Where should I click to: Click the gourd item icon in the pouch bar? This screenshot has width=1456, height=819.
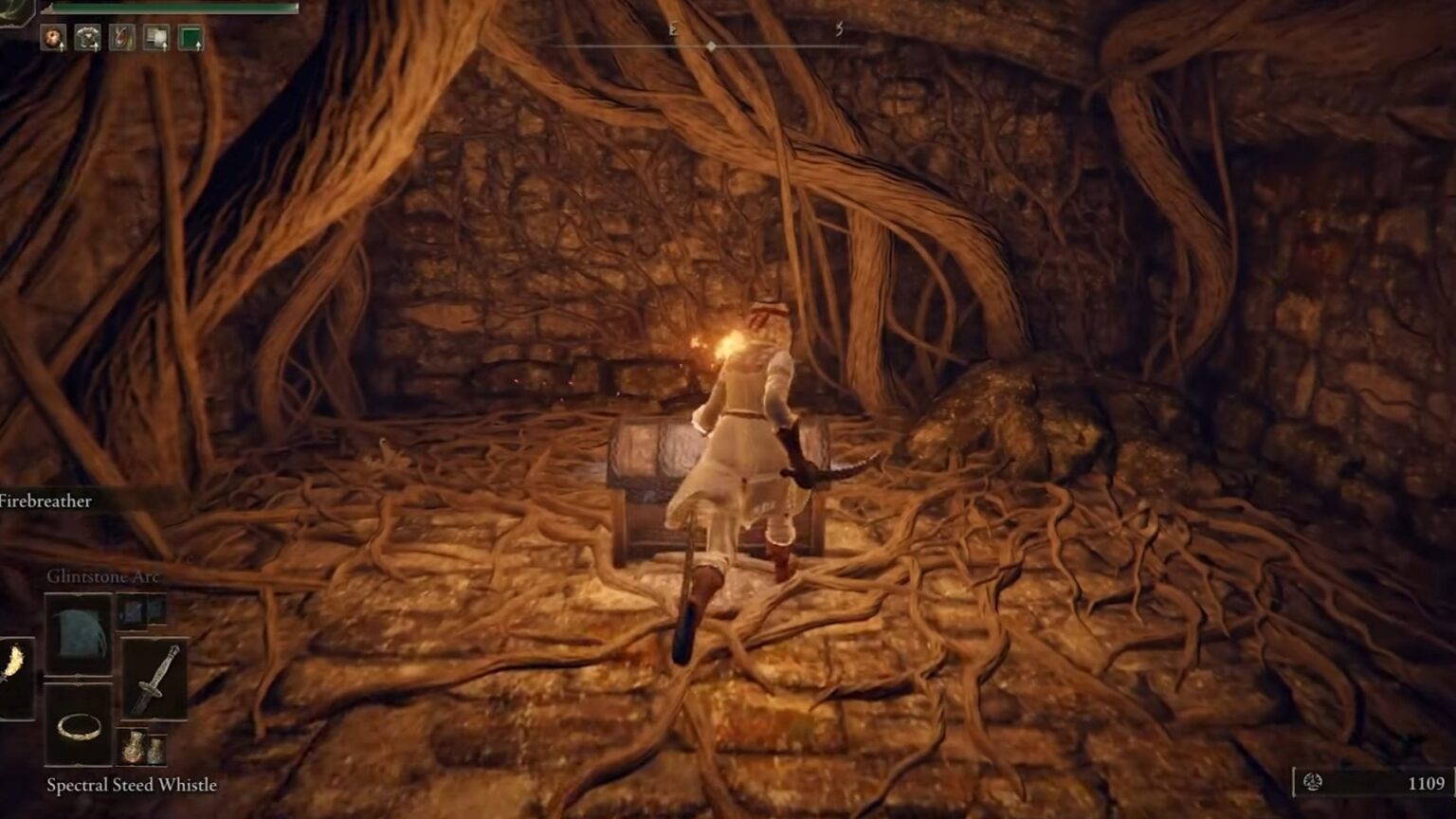point(122,37)
